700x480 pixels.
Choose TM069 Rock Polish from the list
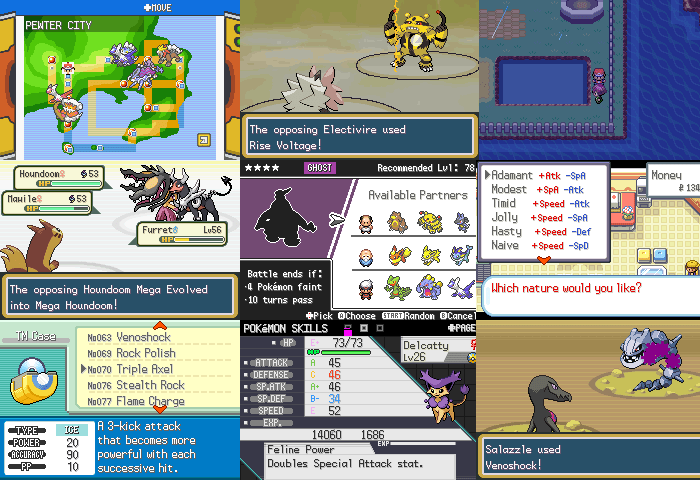click(131, 354)
